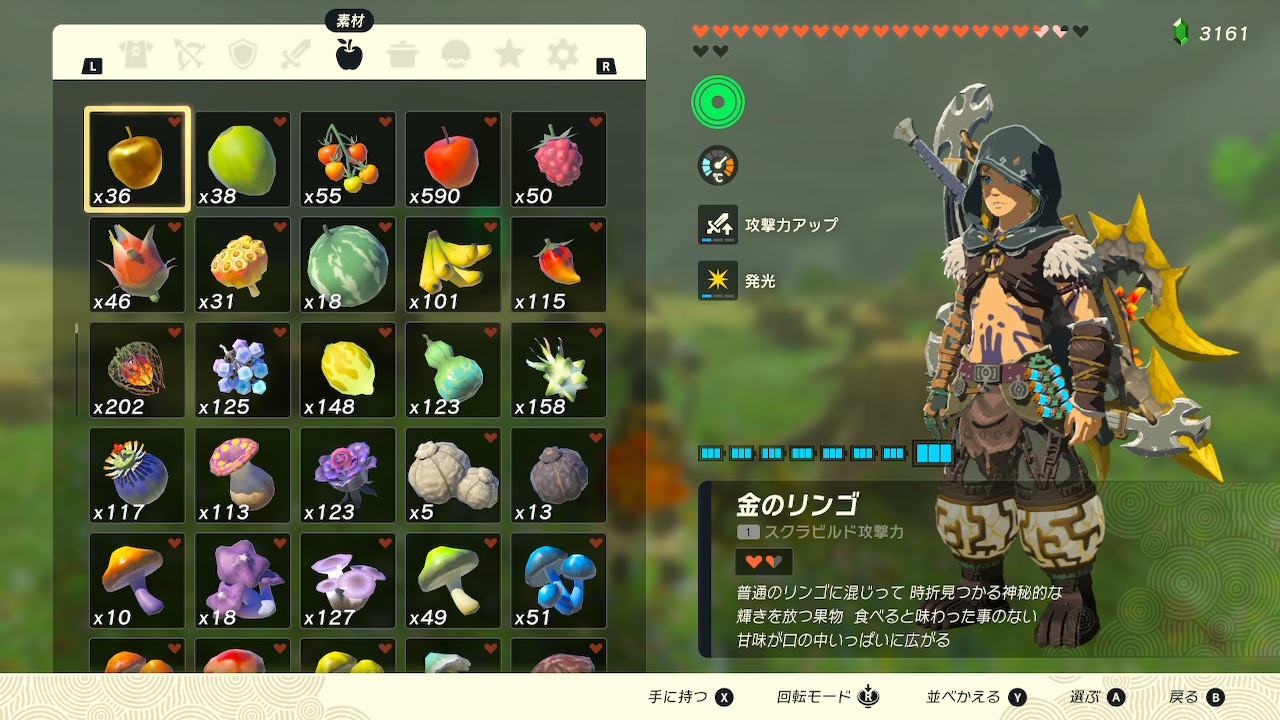Choose the blue glowing mushroom slot
This screenshot has width=1280, height=720.
558,581
